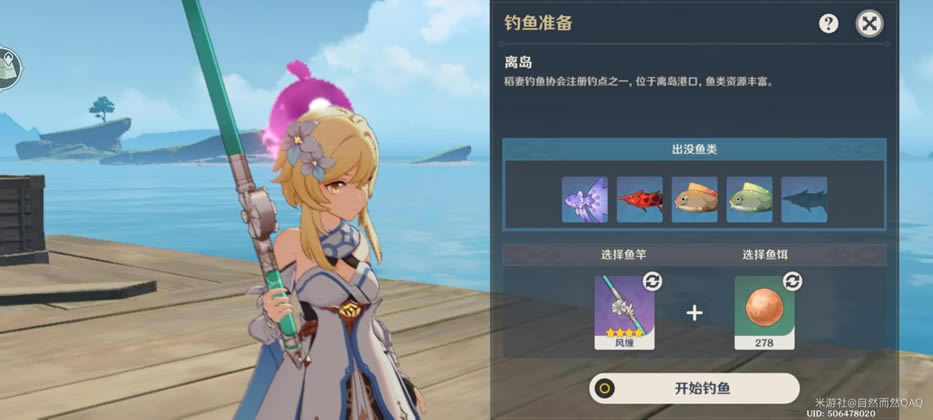Select the red fish icon
The height and width of the screenshot is (420, 933).
[639, 199]
